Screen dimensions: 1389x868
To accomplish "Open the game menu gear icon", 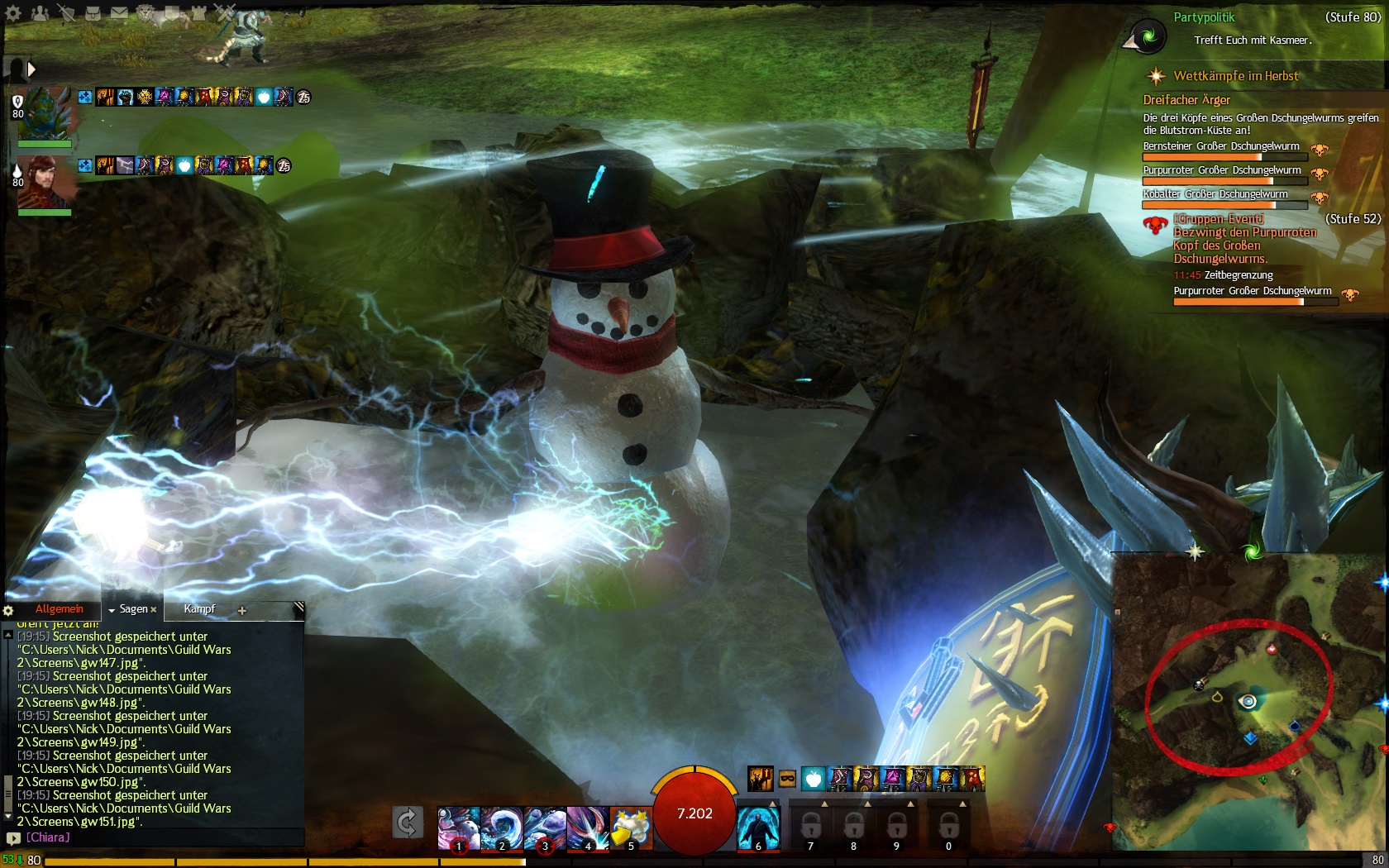I will pyautogui.click(x=13, y=13).
